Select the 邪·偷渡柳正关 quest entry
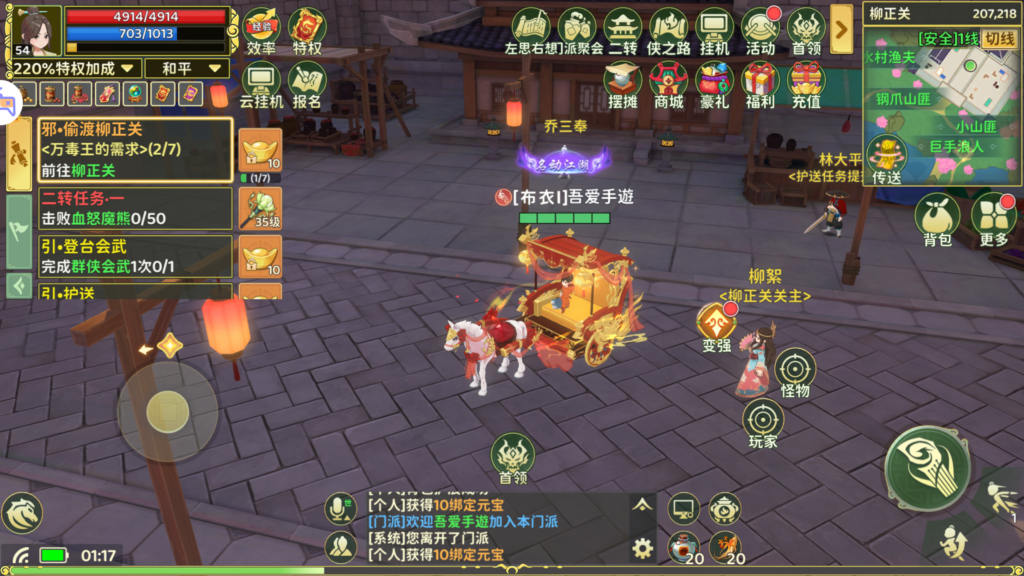This screenshot has width=1024, height=576. (134, 149)
